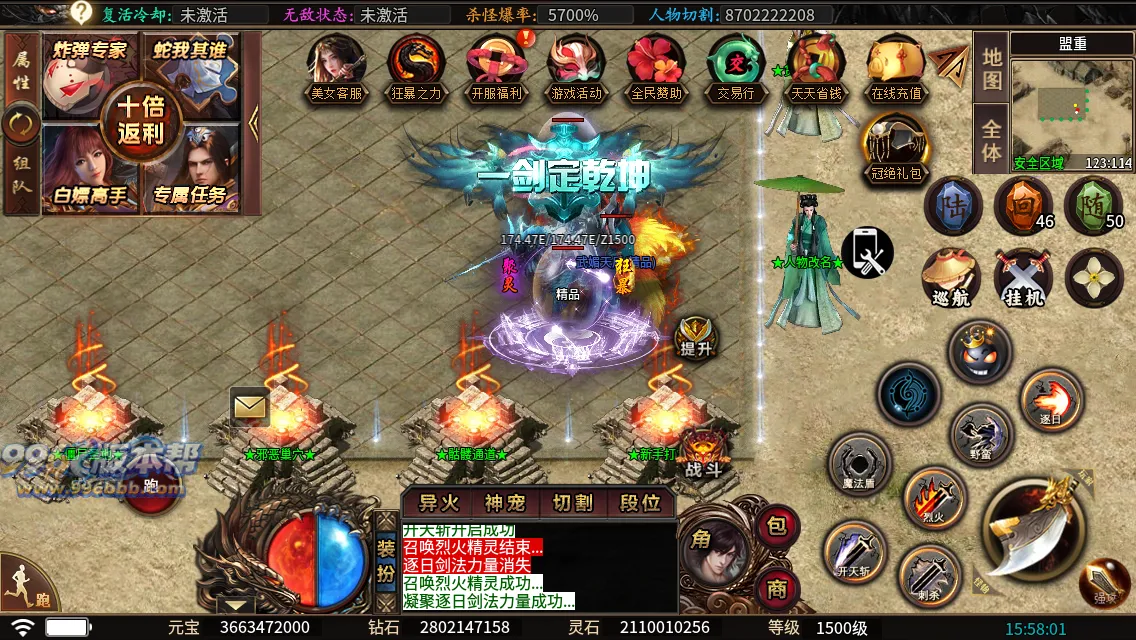Open the 在线充值 recharge icon
This screenshot has width=1136, height=640.
(896, 66)
